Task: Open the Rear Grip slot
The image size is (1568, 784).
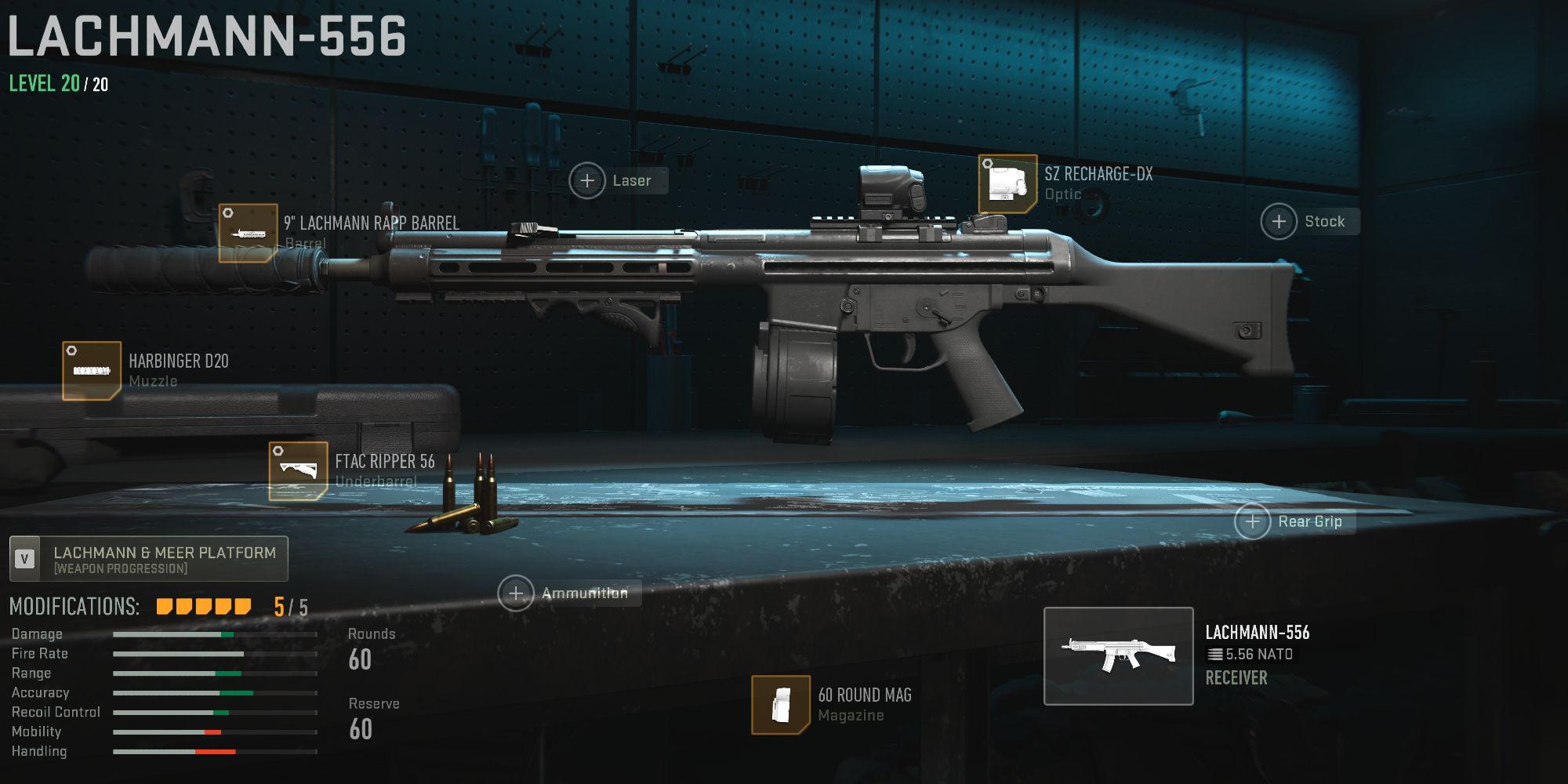Action: coord(1252,521)
